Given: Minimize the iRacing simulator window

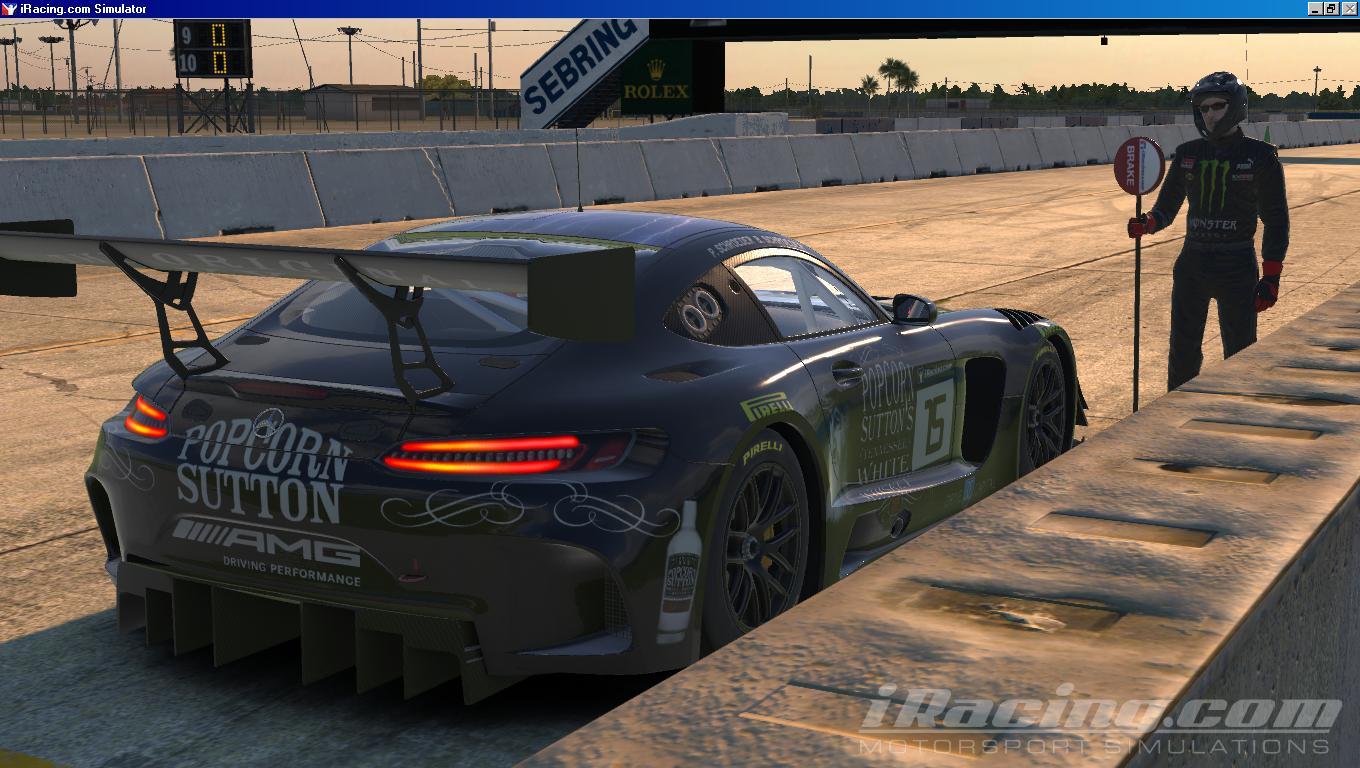Looking at the screenshot, I should coord(1314,9).
